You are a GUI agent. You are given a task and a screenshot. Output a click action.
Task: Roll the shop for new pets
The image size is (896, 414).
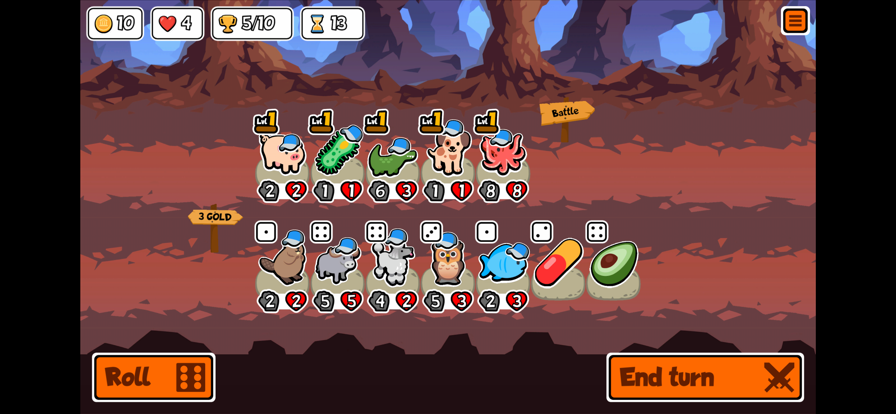coord(154,377)
